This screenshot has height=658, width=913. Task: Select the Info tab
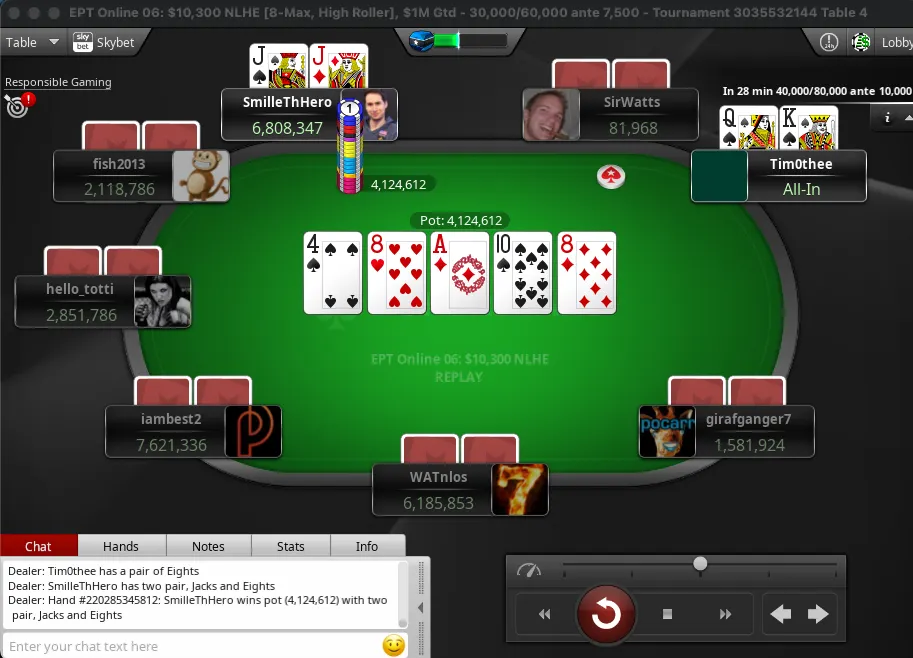[367, 546]
